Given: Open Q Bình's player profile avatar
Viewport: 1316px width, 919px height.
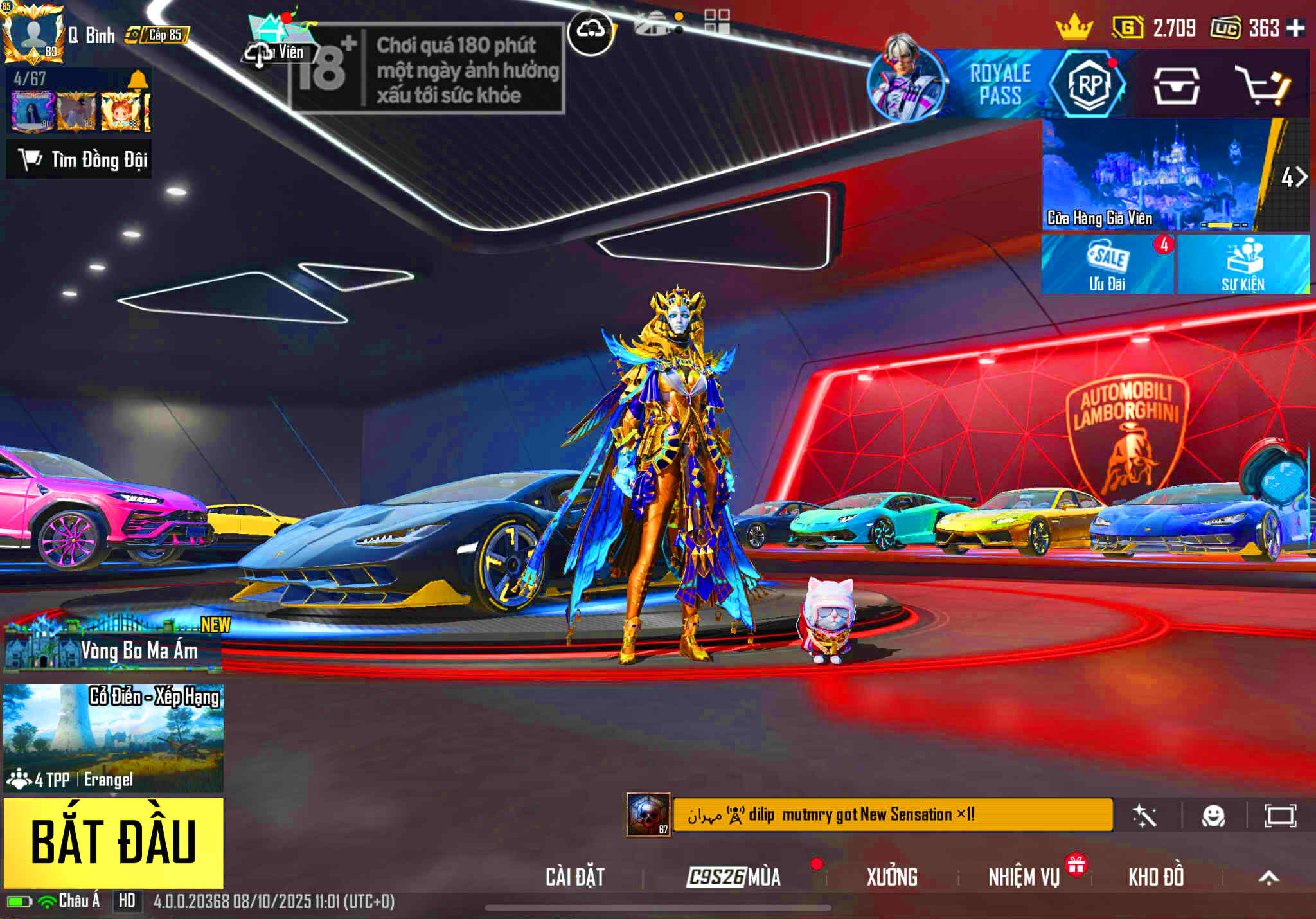Looking at the screenshot, I should pos(33,33).
